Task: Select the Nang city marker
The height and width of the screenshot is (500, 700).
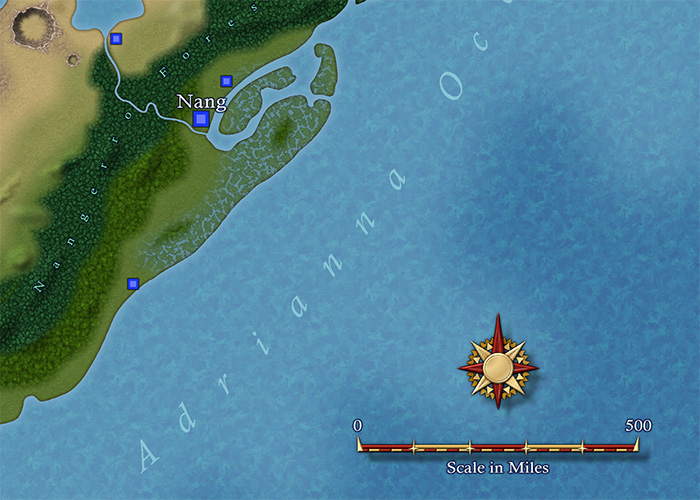Action: (201, 119)
